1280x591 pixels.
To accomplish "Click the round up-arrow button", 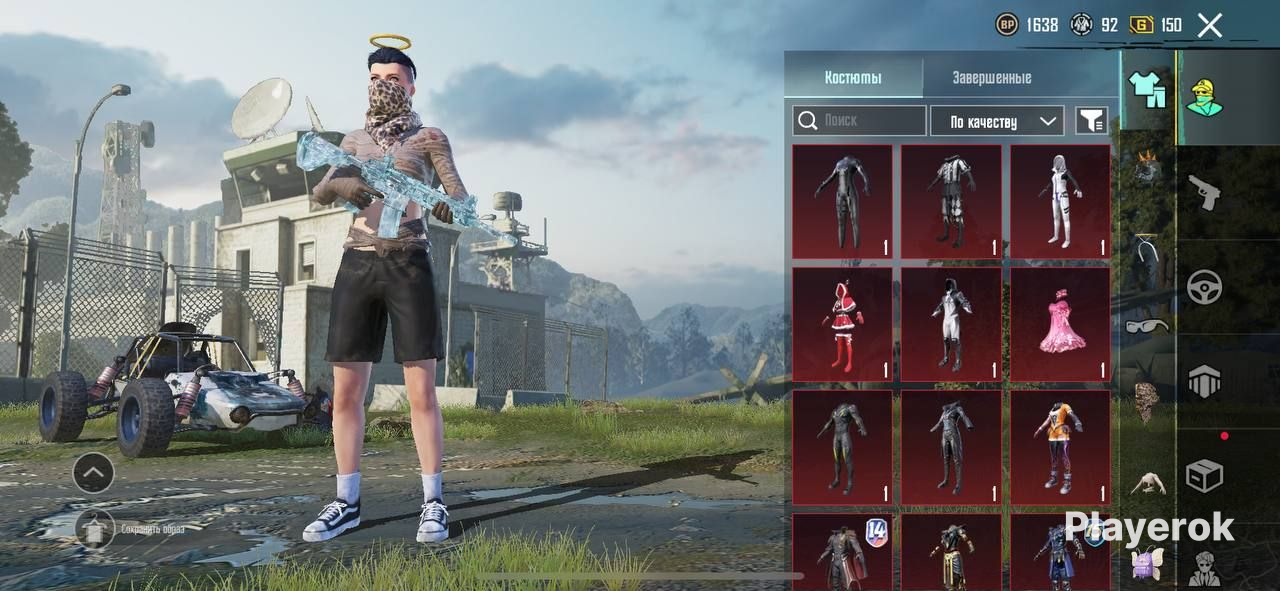I will click(x=93, y=473).
